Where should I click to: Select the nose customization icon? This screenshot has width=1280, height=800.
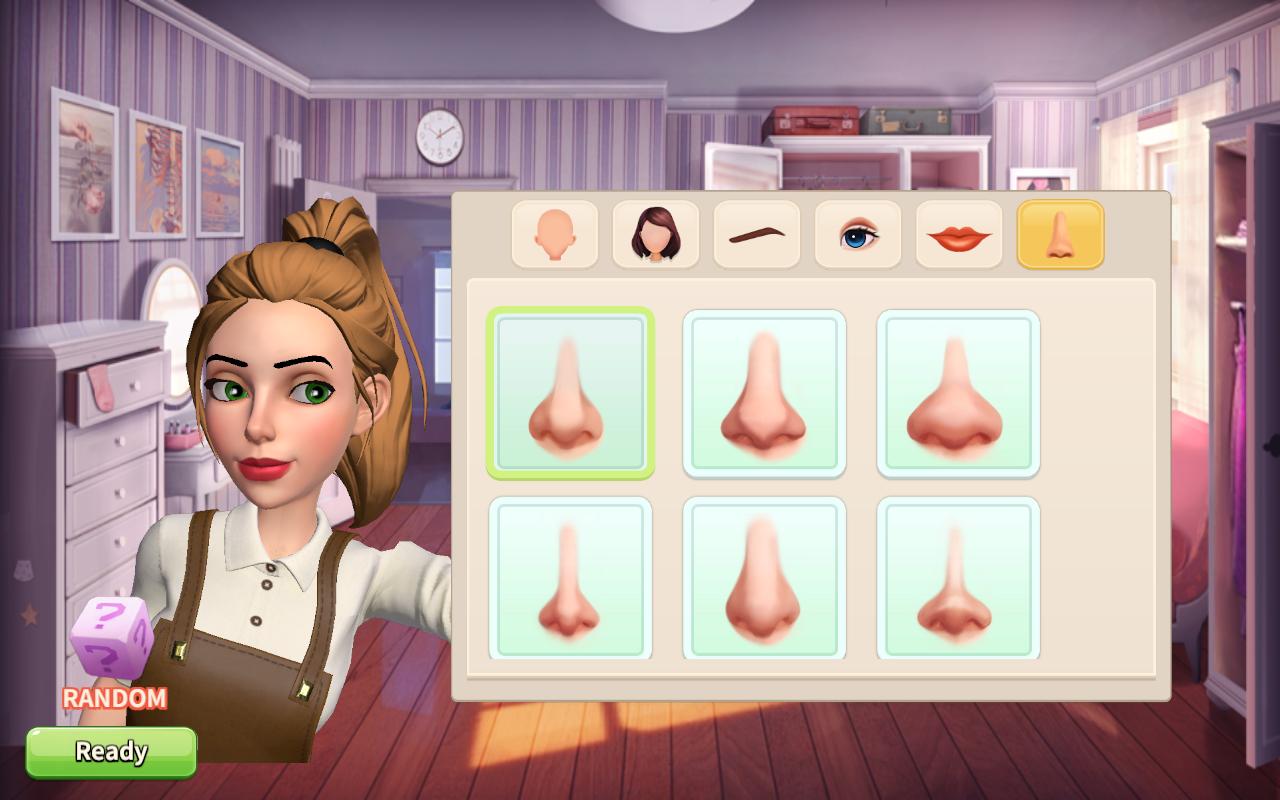coord(1058,233)
